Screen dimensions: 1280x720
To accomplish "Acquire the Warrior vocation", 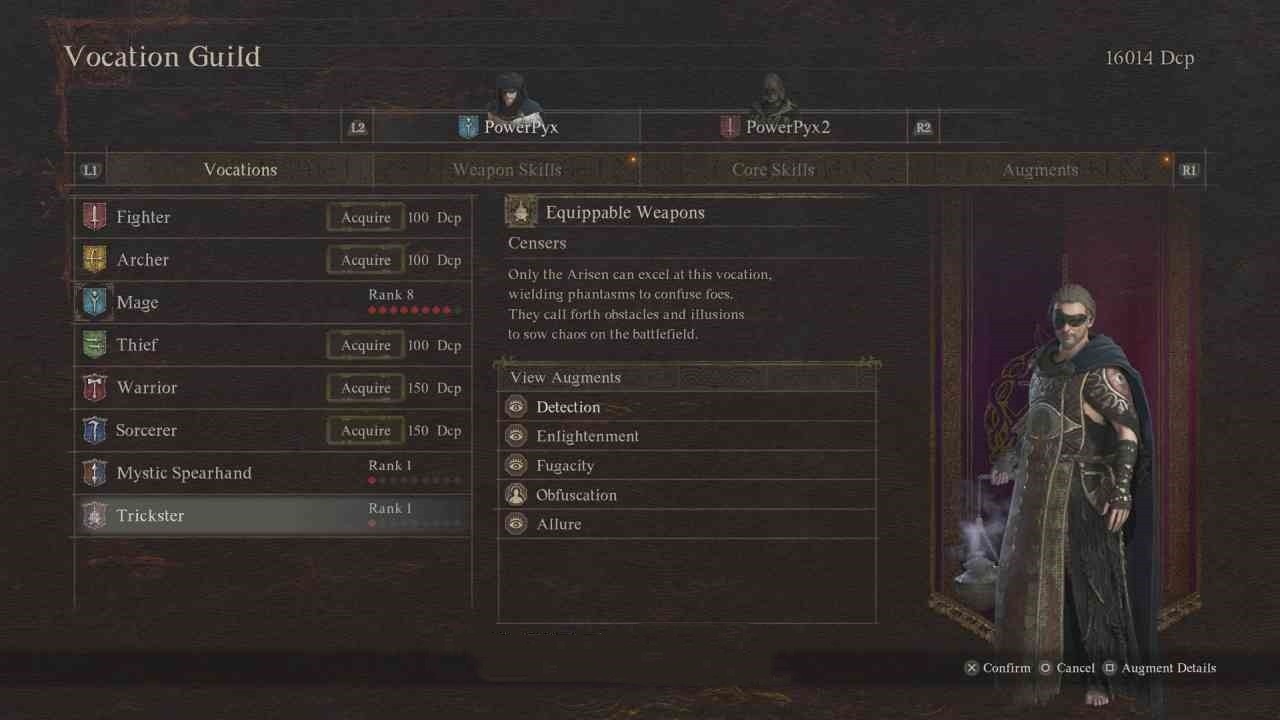I will [x=366, y=388].
